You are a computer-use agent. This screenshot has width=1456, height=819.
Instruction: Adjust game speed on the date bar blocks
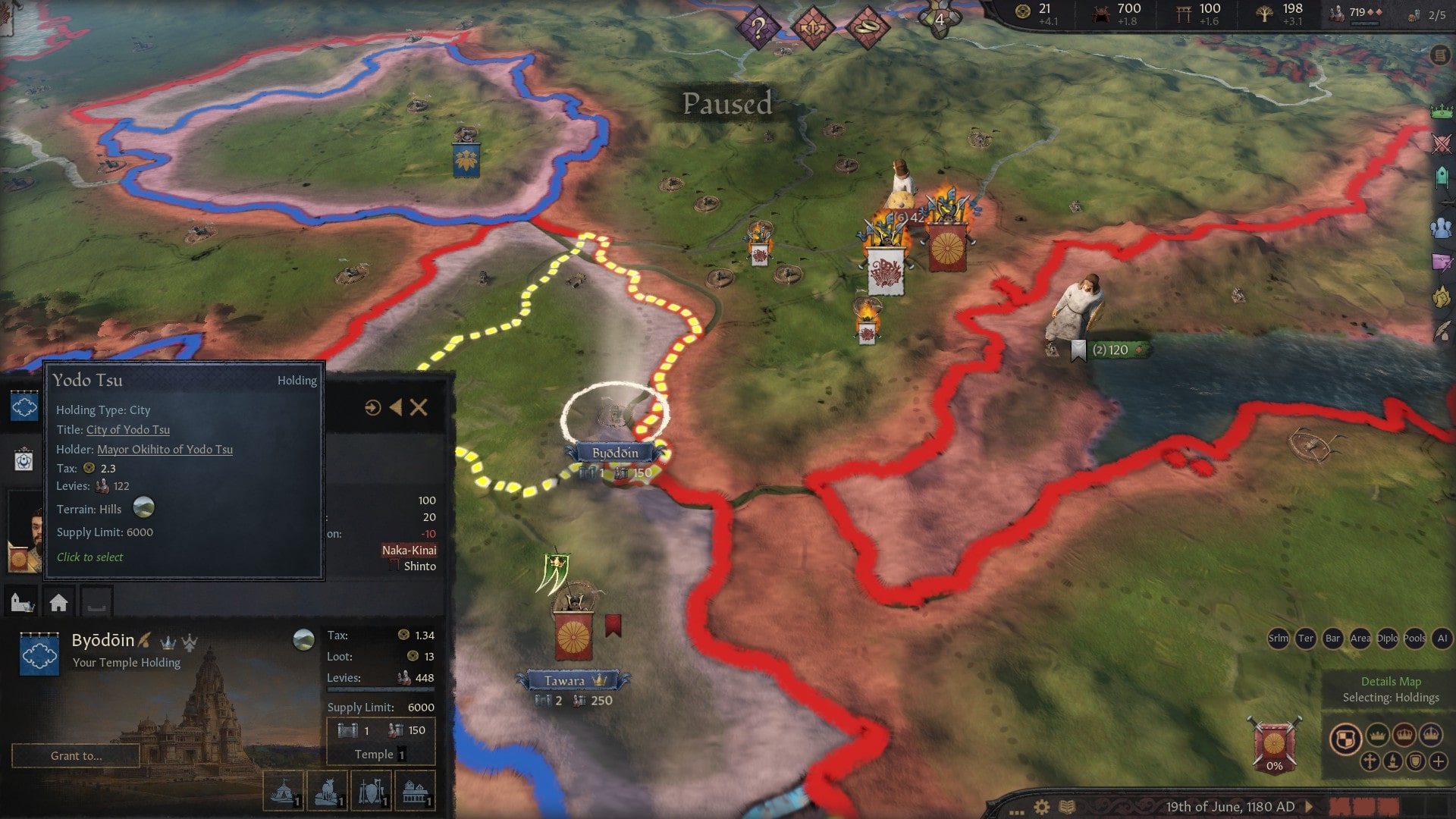point(1365,805)
